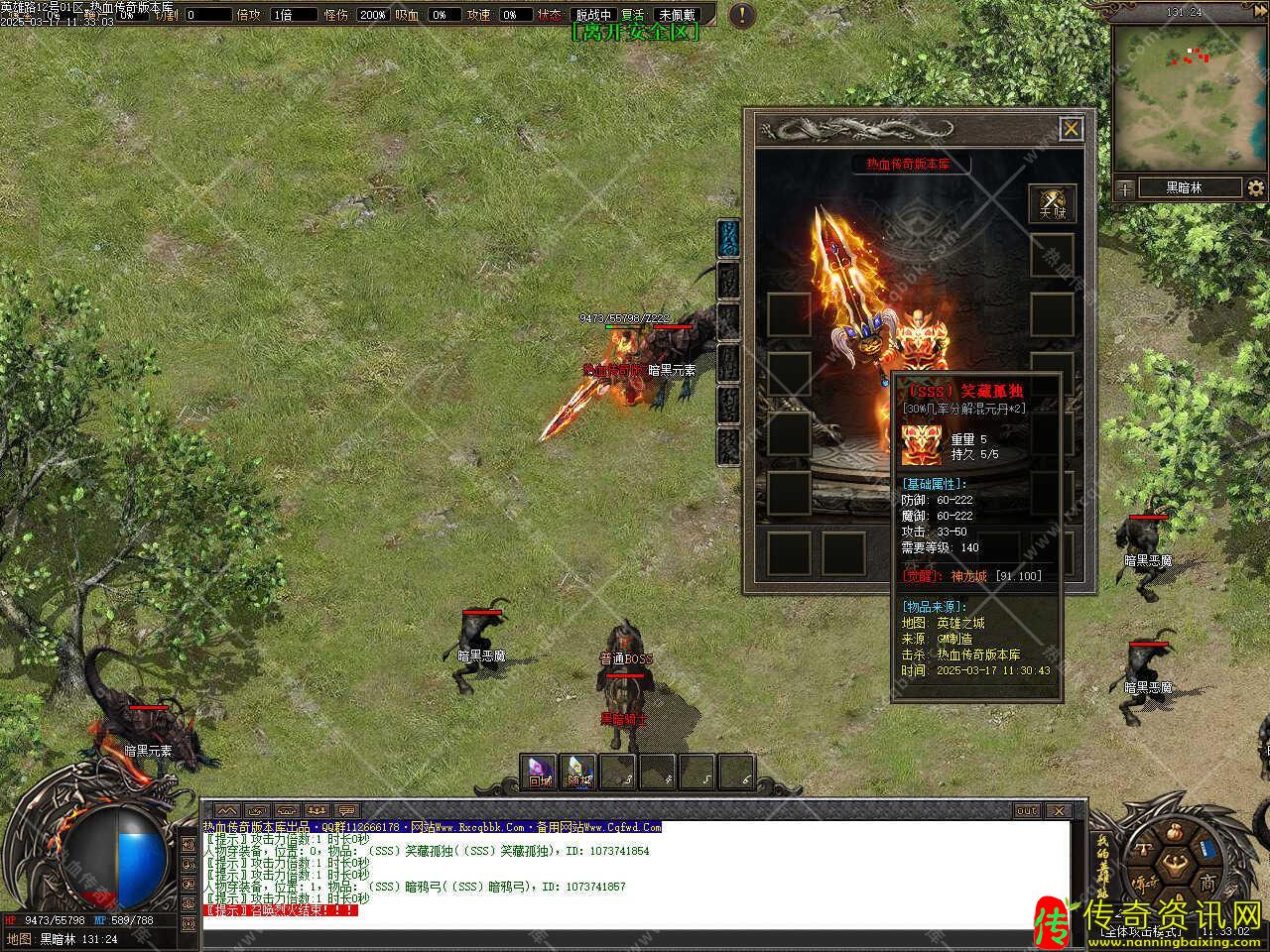The width and height of the screenshot is (1270, 952).
Task: Open the 天赋 talent button
Action: 1052,203
